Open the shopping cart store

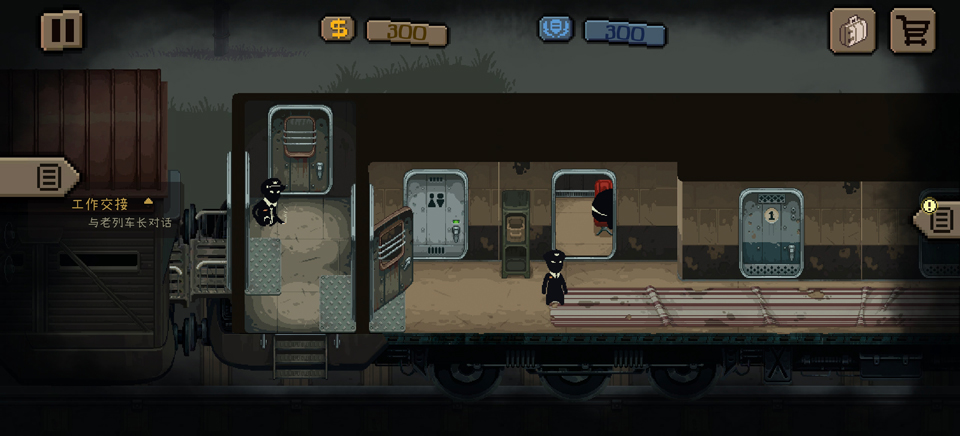point(912,31)
